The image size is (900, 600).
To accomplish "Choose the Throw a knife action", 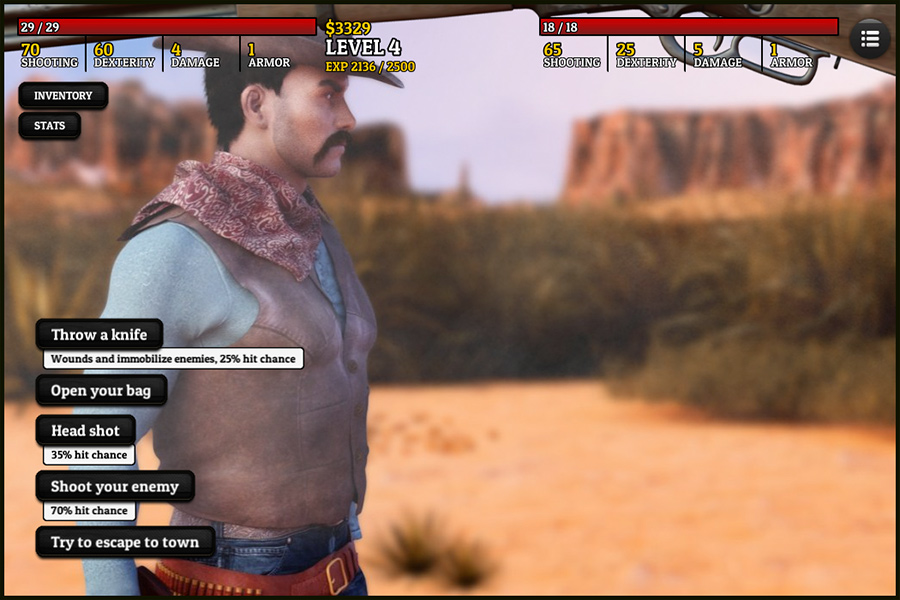I will (x=99, y=335).
